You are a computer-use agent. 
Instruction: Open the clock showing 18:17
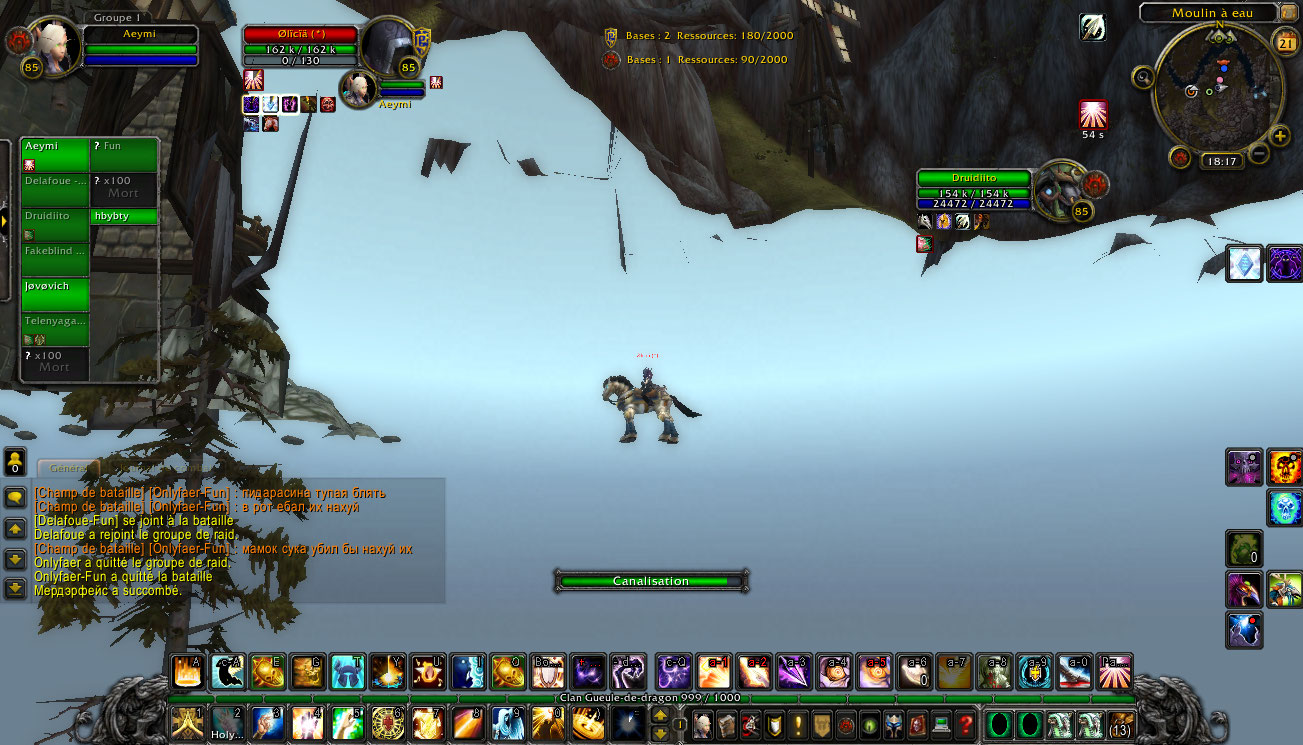(x=1222, y=161)
